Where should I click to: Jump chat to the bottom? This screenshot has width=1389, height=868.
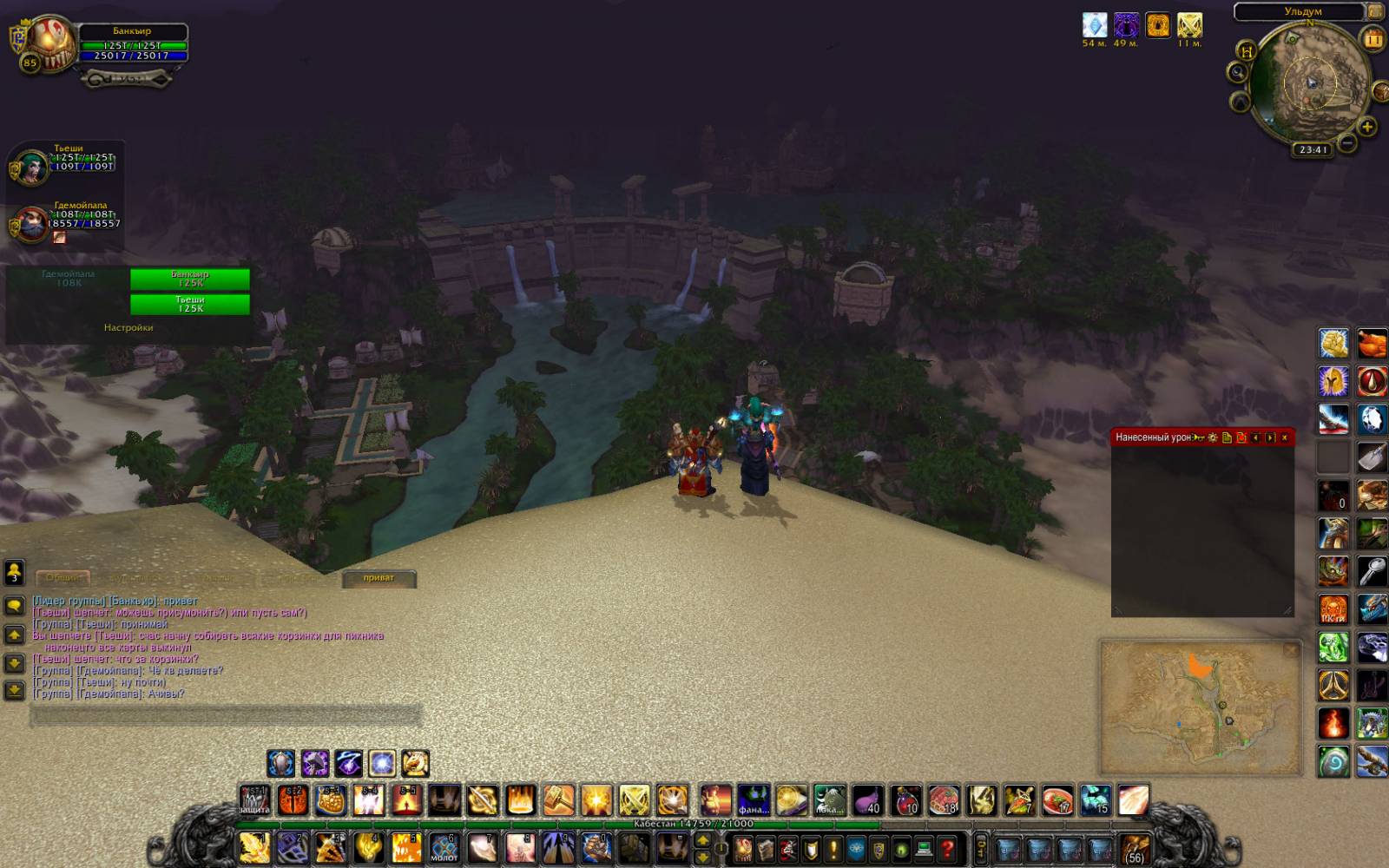[x=14, y=690]
